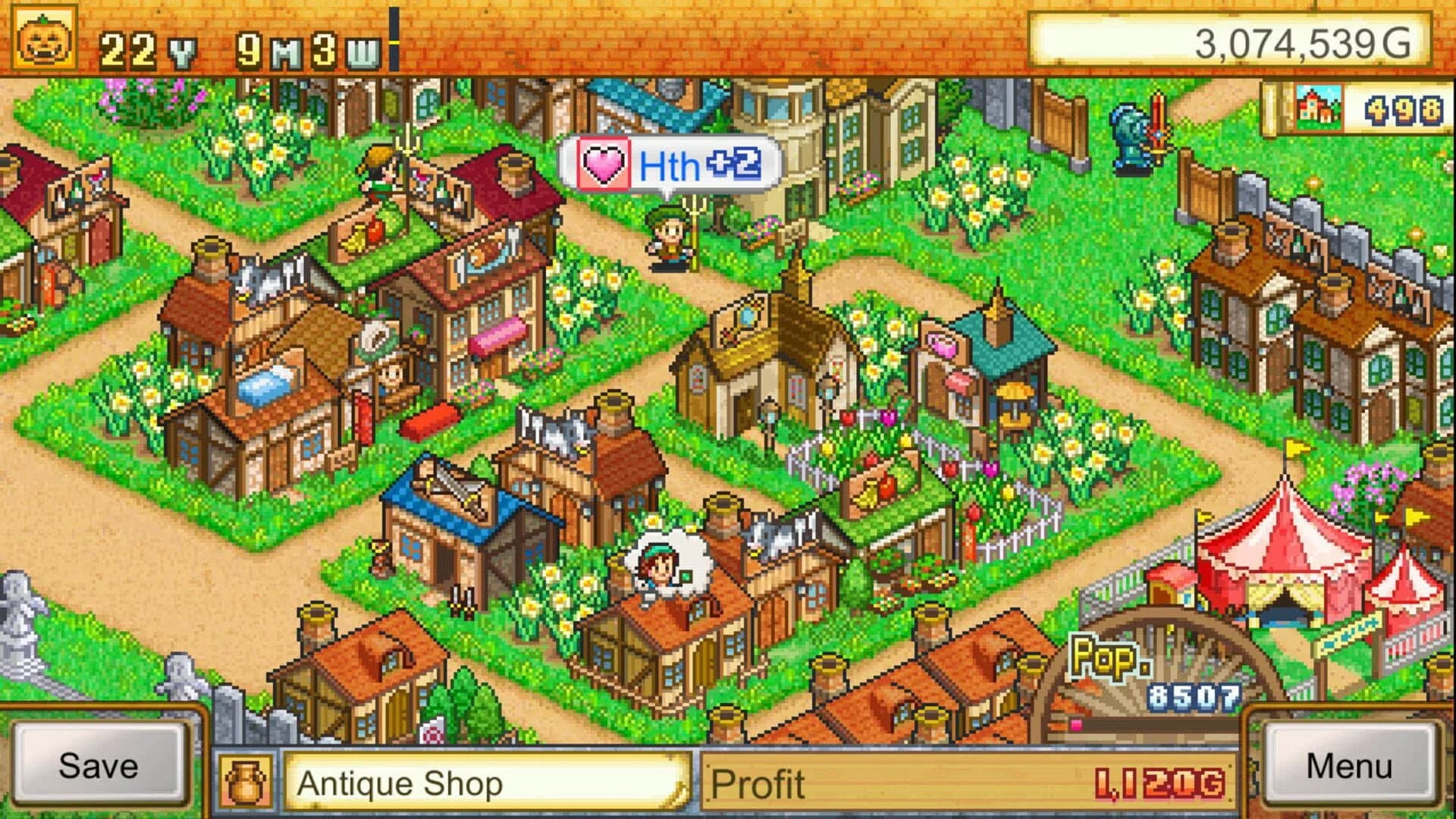The image size is (1456, 819).
Task: Select the armored knight near the top-right fence
Action: 1130,129
